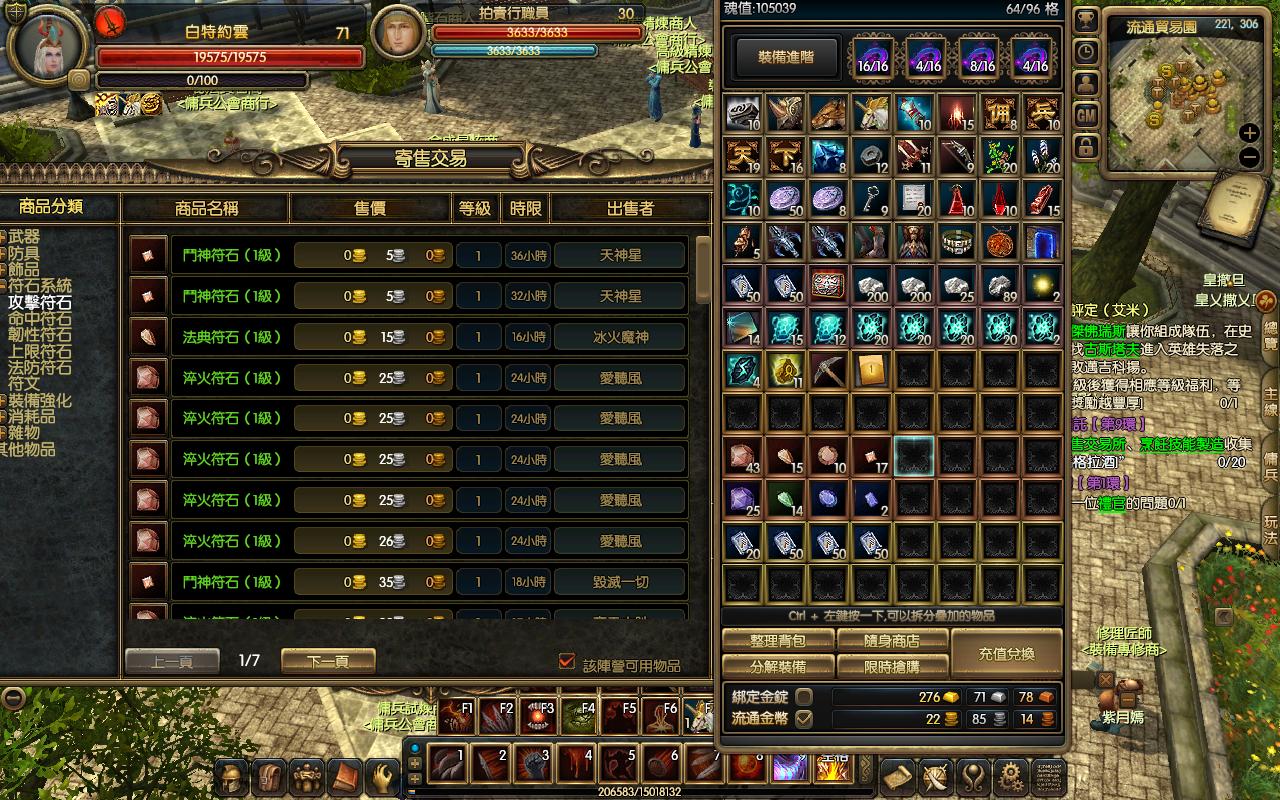Go to the next page (下一頁)
1280x800 pixels.
tap(328, 661)
